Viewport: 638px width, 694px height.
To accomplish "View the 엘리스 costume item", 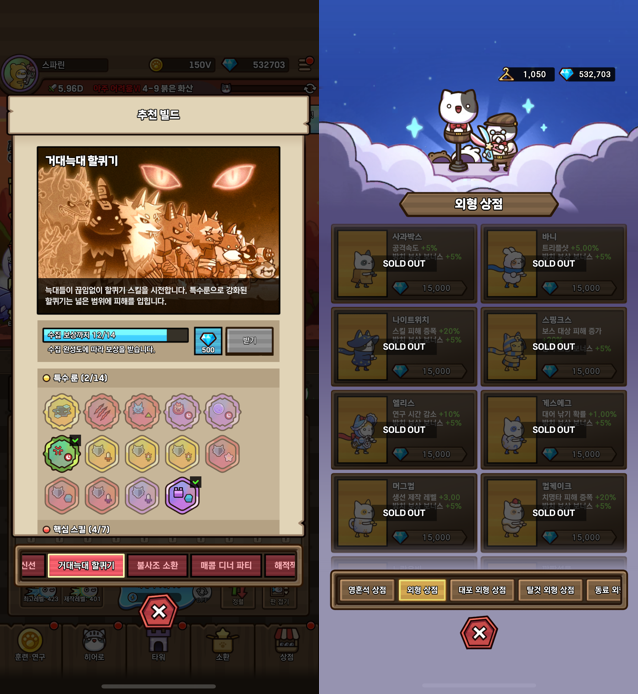I will click(x=404, y=430).
